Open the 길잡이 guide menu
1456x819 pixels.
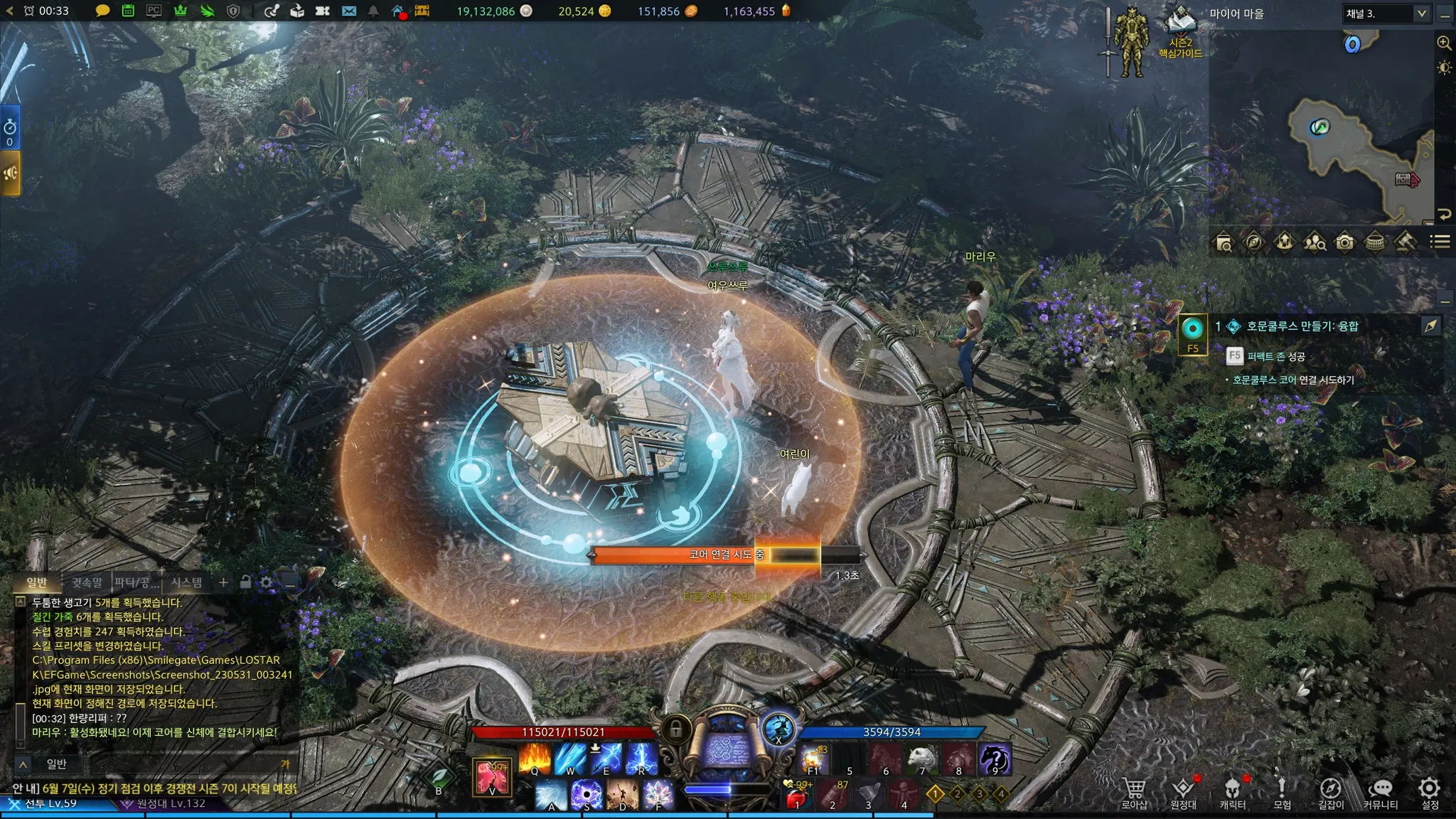pyautogui.click(x=1331, y=791)
